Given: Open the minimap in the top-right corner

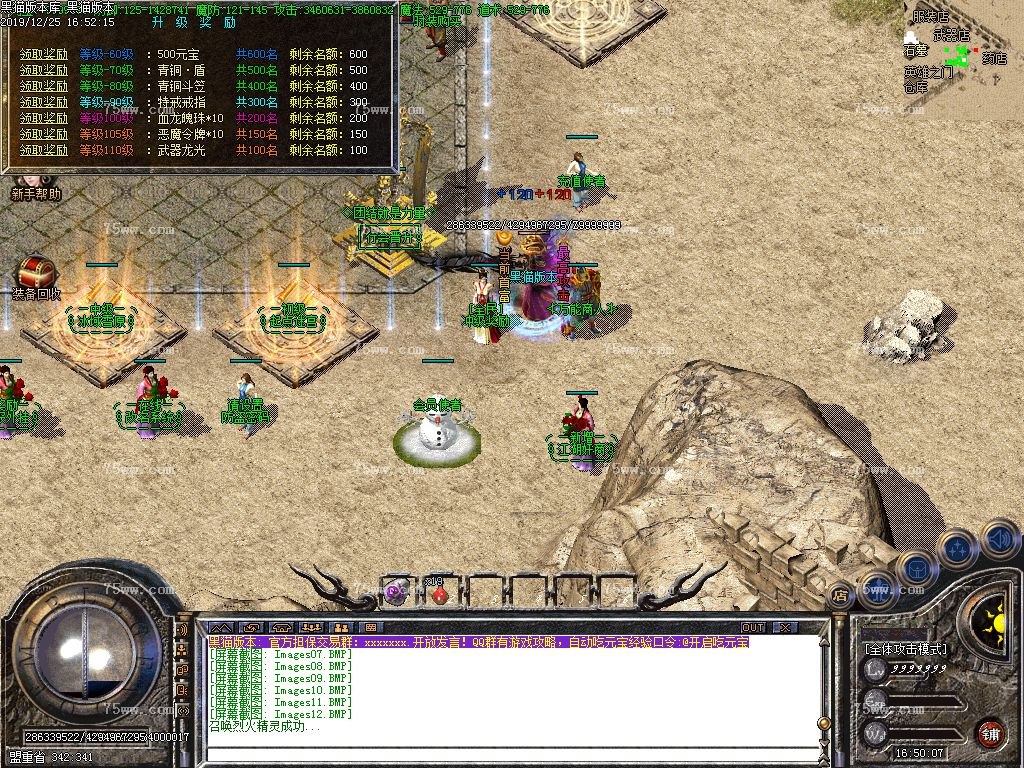Looking at the screenshot, I should (x=960, y=60).
